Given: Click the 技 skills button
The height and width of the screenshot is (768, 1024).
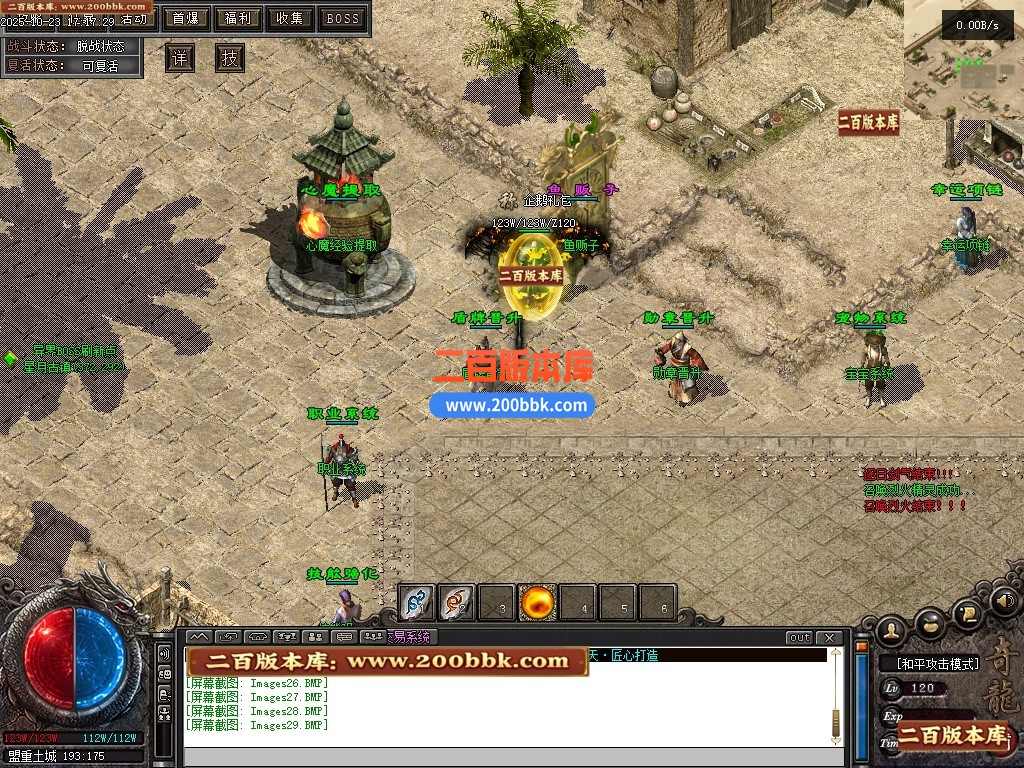Looking at the screenshot, I should [230, 58].
